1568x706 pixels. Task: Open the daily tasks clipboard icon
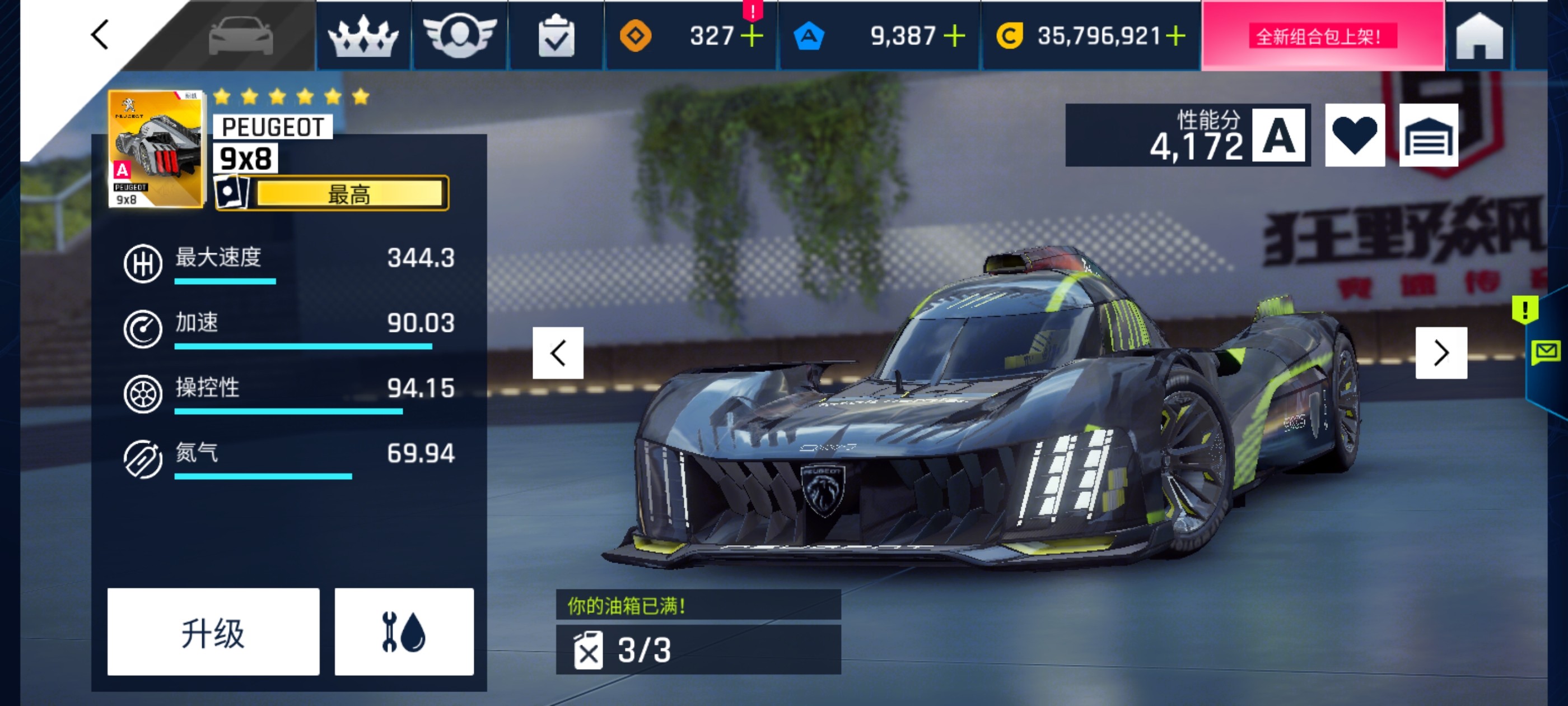pos(555,35)
